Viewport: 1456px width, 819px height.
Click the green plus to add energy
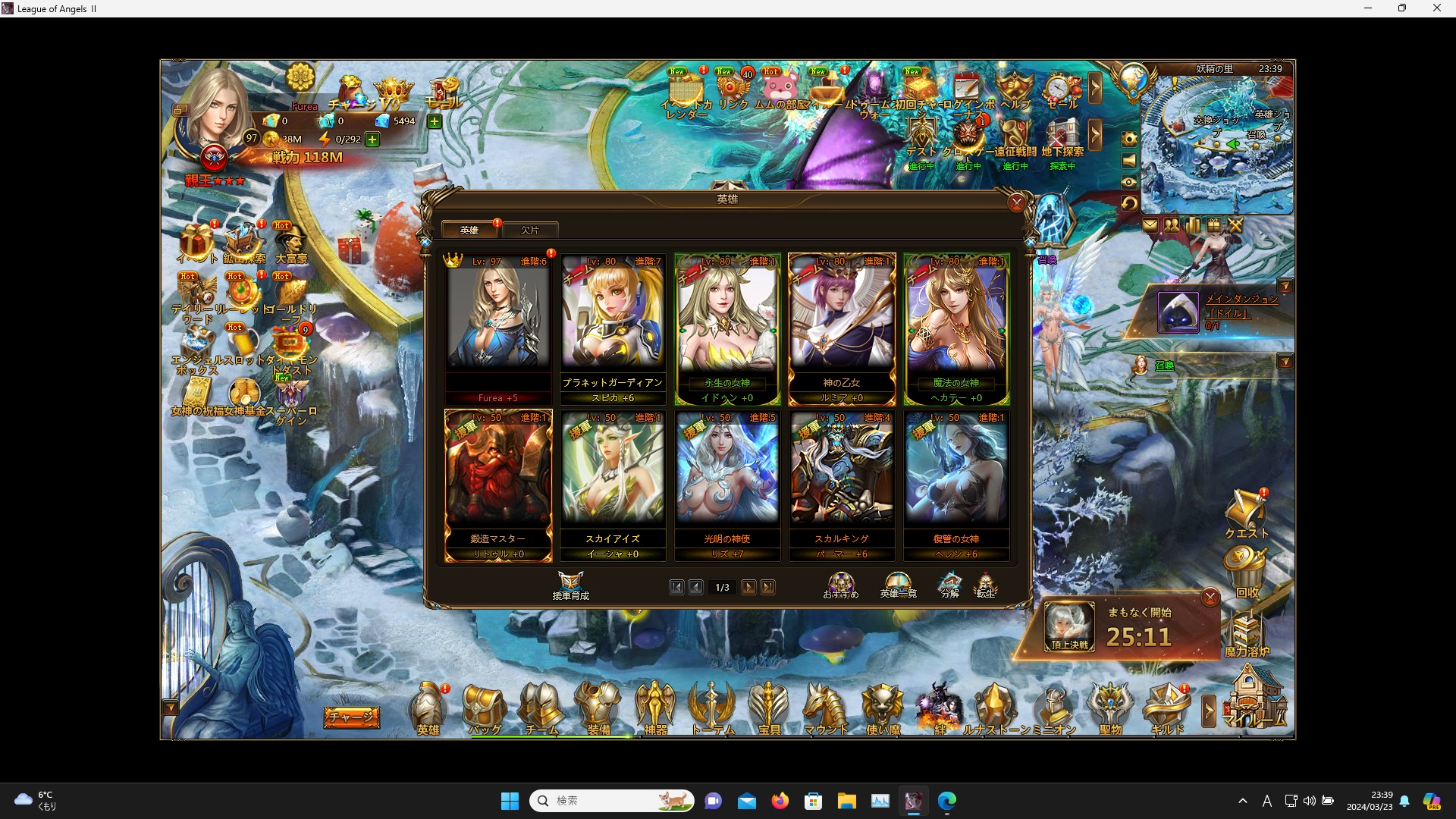(x=372, y=140)
